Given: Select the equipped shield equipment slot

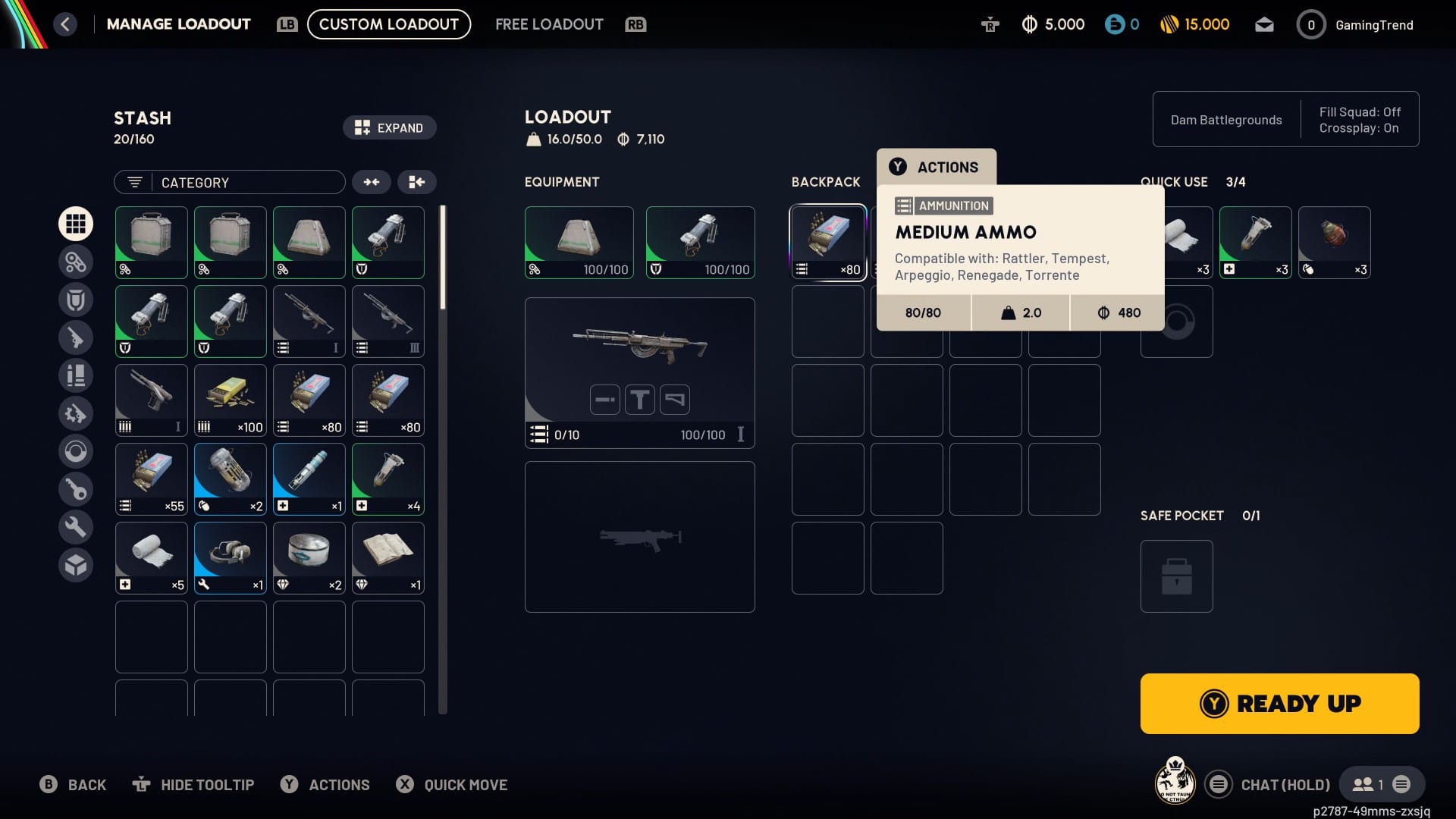Looking at the screenshot, I should 700,242.
